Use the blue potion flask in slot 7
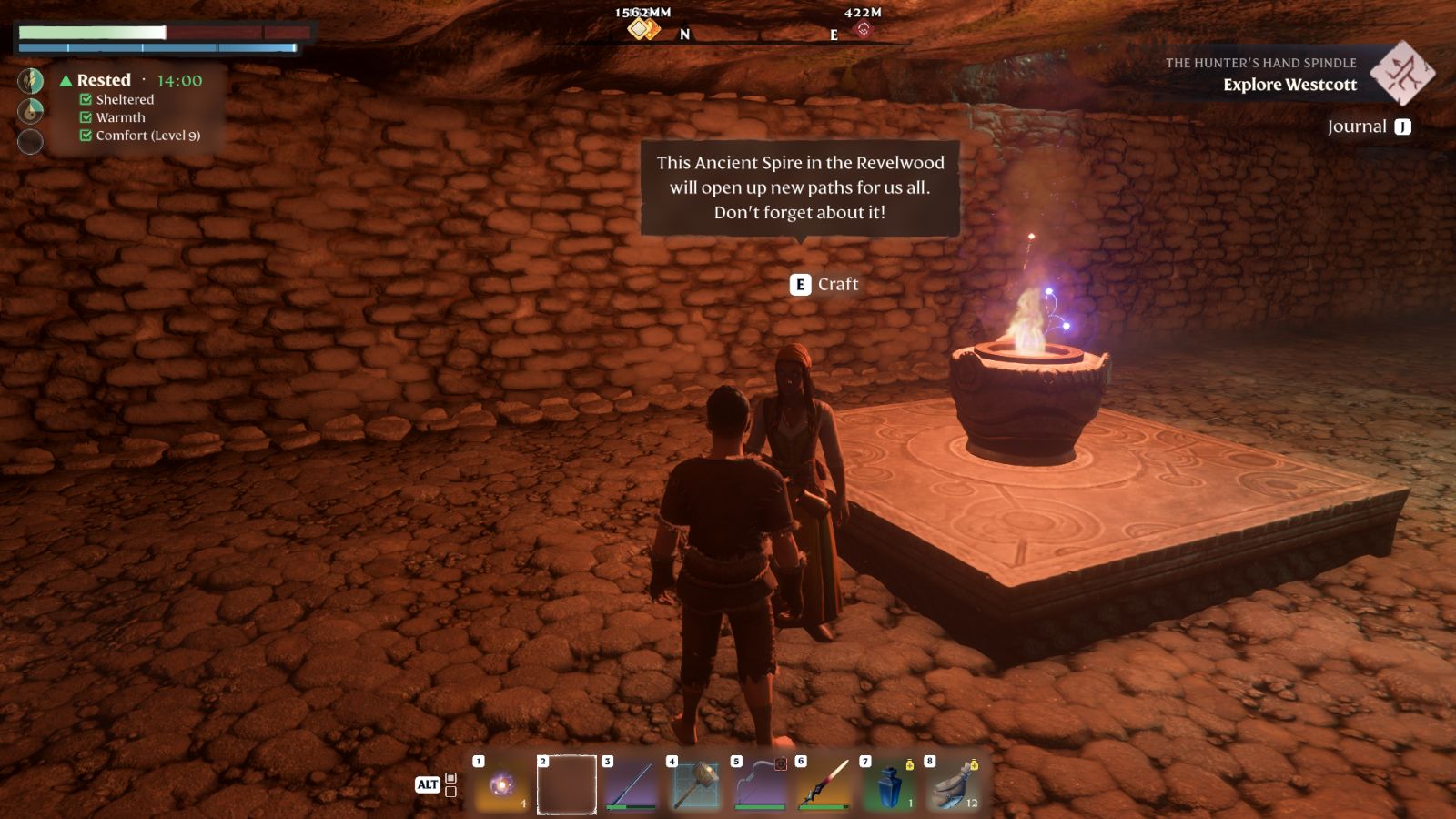This screenshot has width=1456, height=819. (887, 786)
